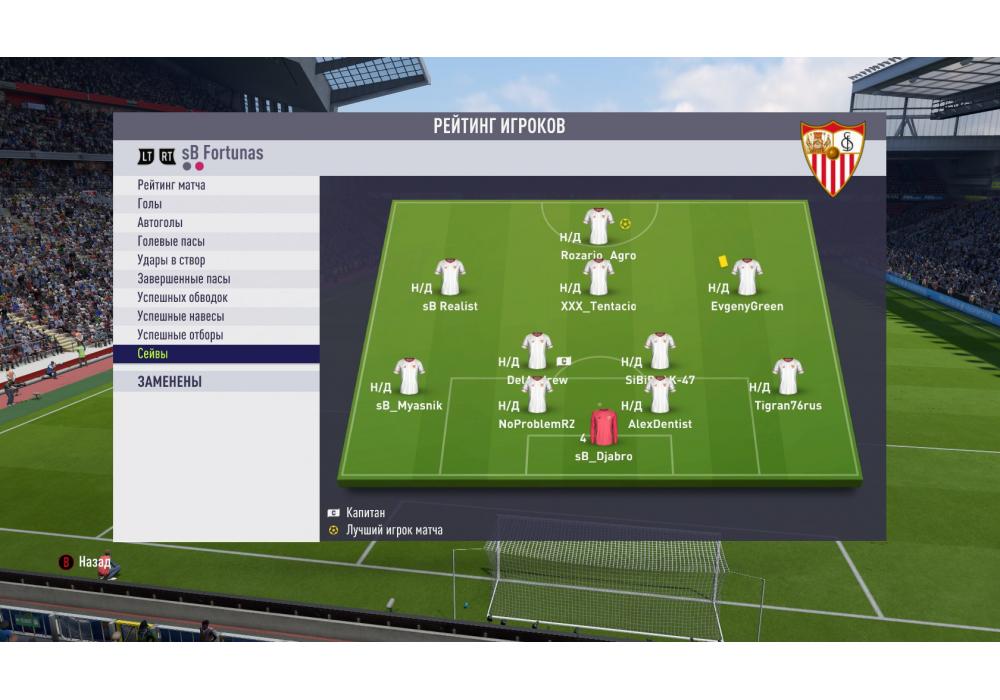1000x700 pixels.
Task: Select the Рейтинг матча stat row
Action: [216, 186]
